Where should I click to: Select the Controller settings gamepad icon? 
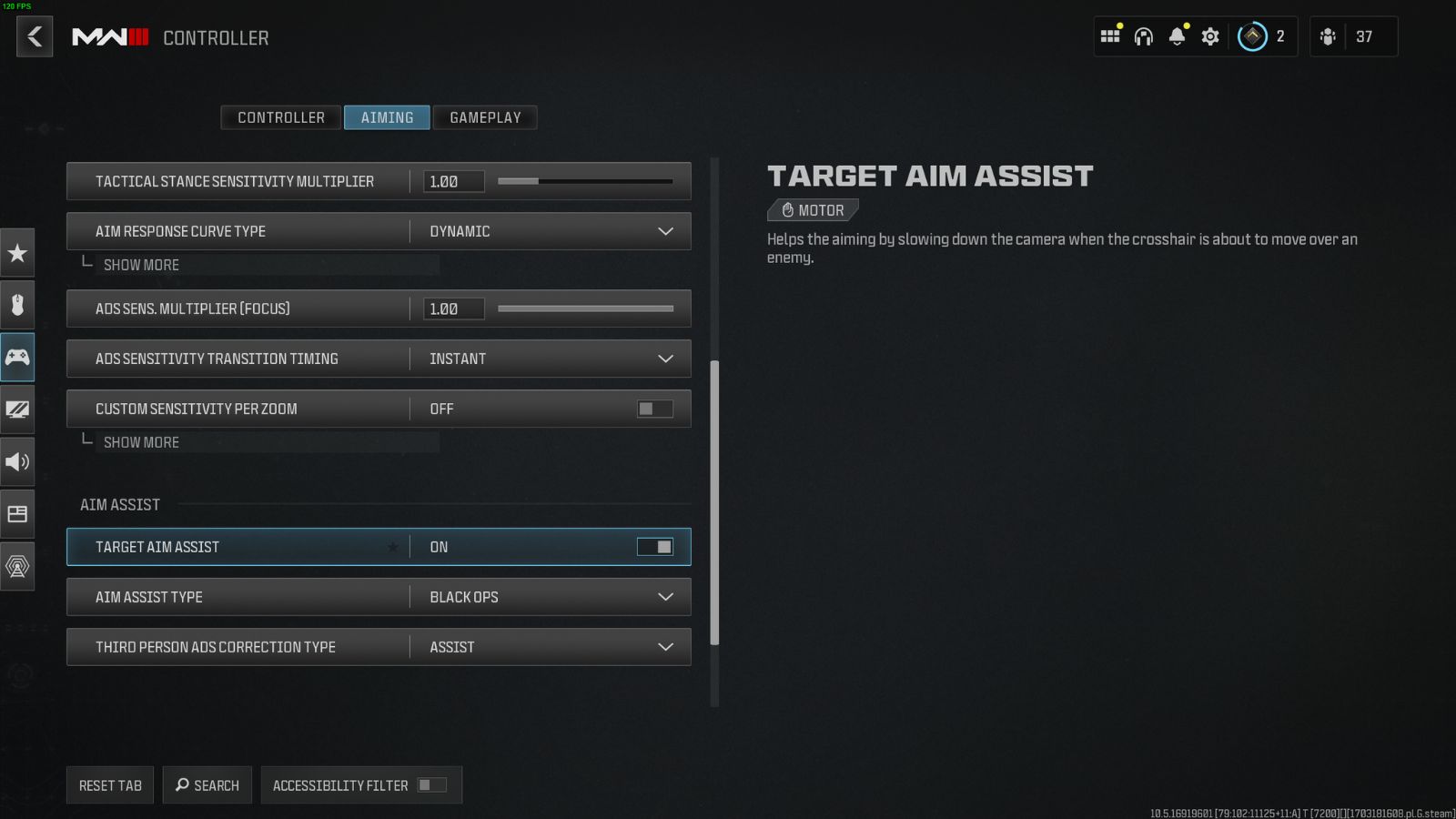tap(17, 357)
